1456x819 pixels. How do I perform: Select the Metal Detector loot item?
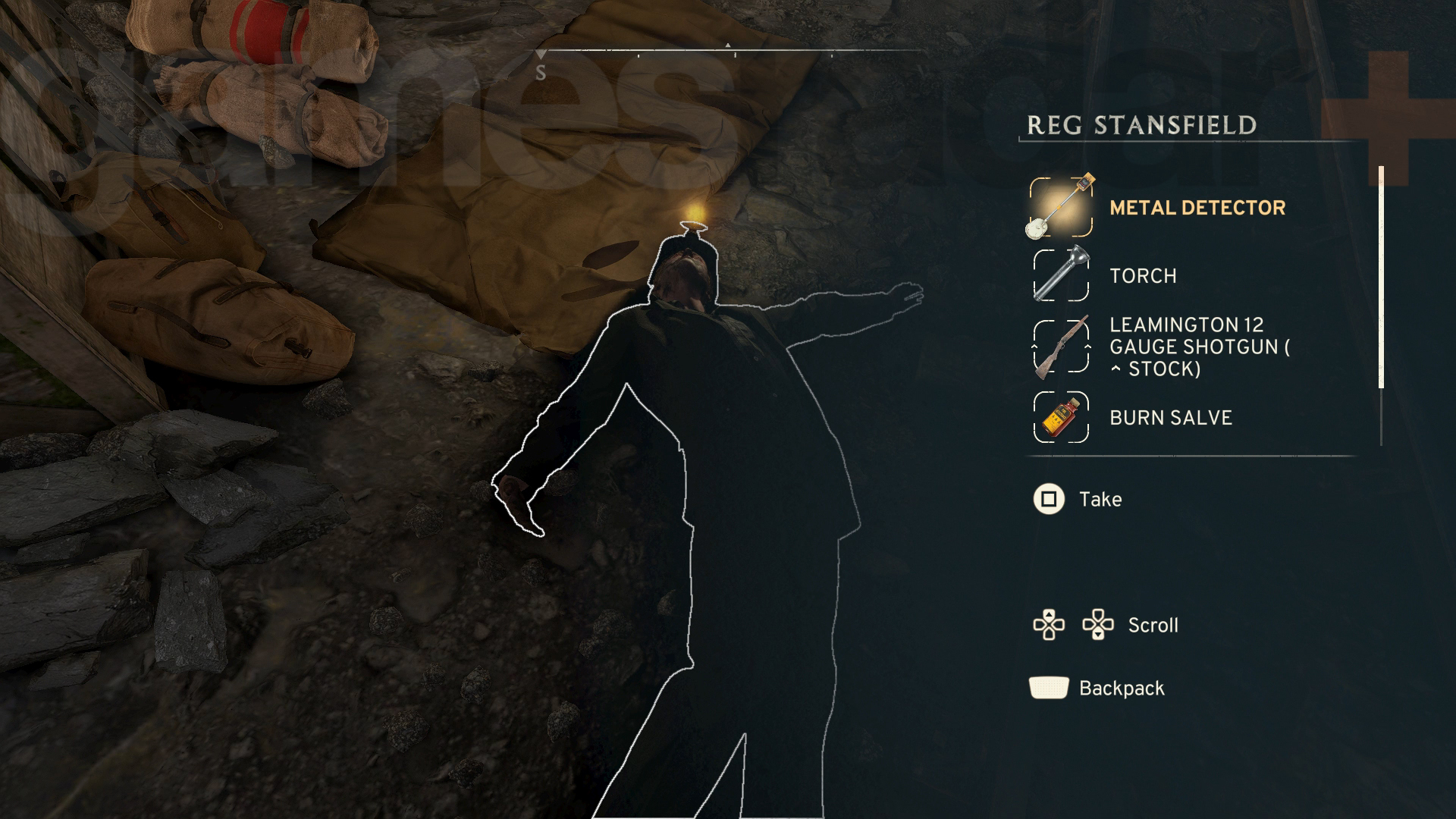coord(1196,208)
